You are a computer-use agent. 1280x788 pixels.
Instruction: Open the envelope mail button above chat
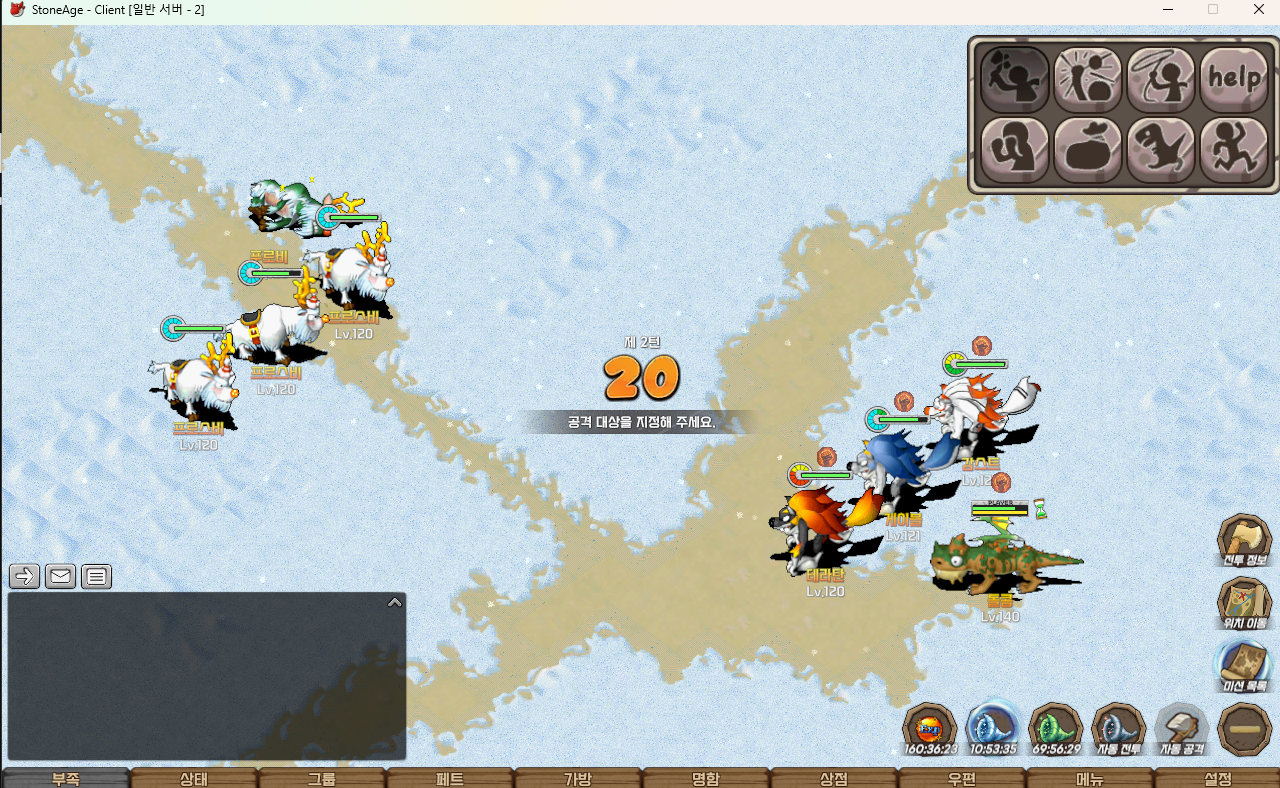click(60, 576)
